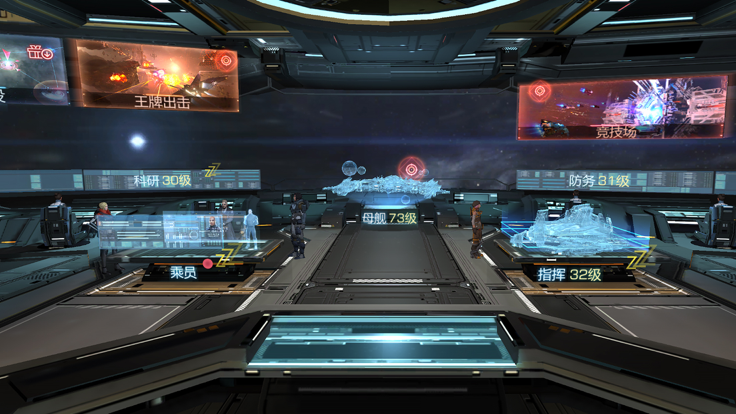This screenshot has height=414, width=736.
Task: Select the 指挥 32级 command console
Action: click(x=569, y=273)
